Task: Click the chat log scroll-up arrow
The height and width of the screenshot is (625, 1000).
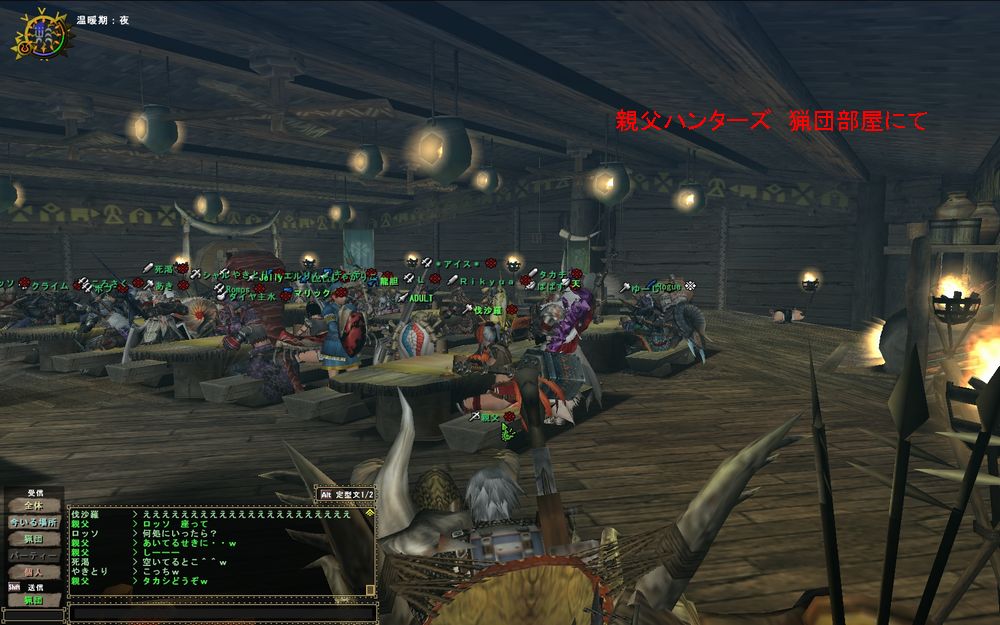Action: click(x=370, y=512)
